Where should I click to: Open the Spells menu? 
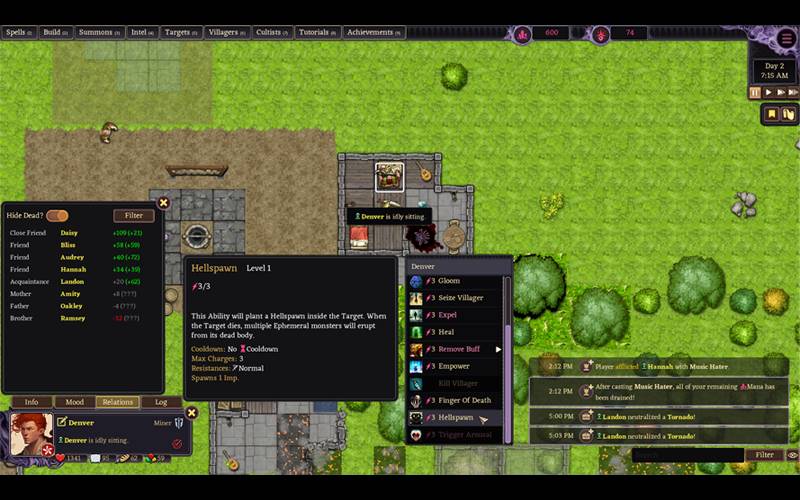coord(19,32)
